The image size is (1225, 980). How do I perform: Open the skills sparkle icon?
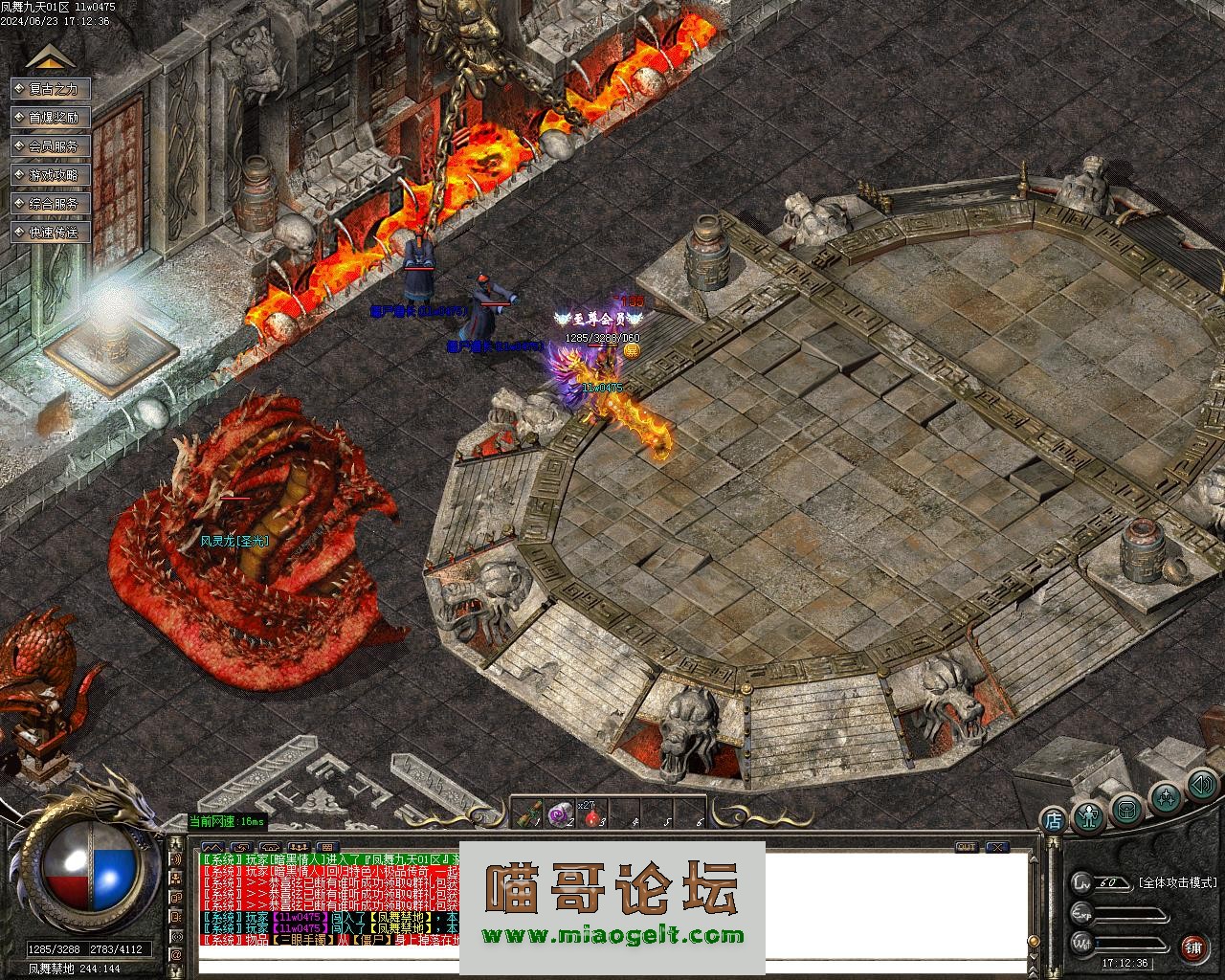(1165, 797)
